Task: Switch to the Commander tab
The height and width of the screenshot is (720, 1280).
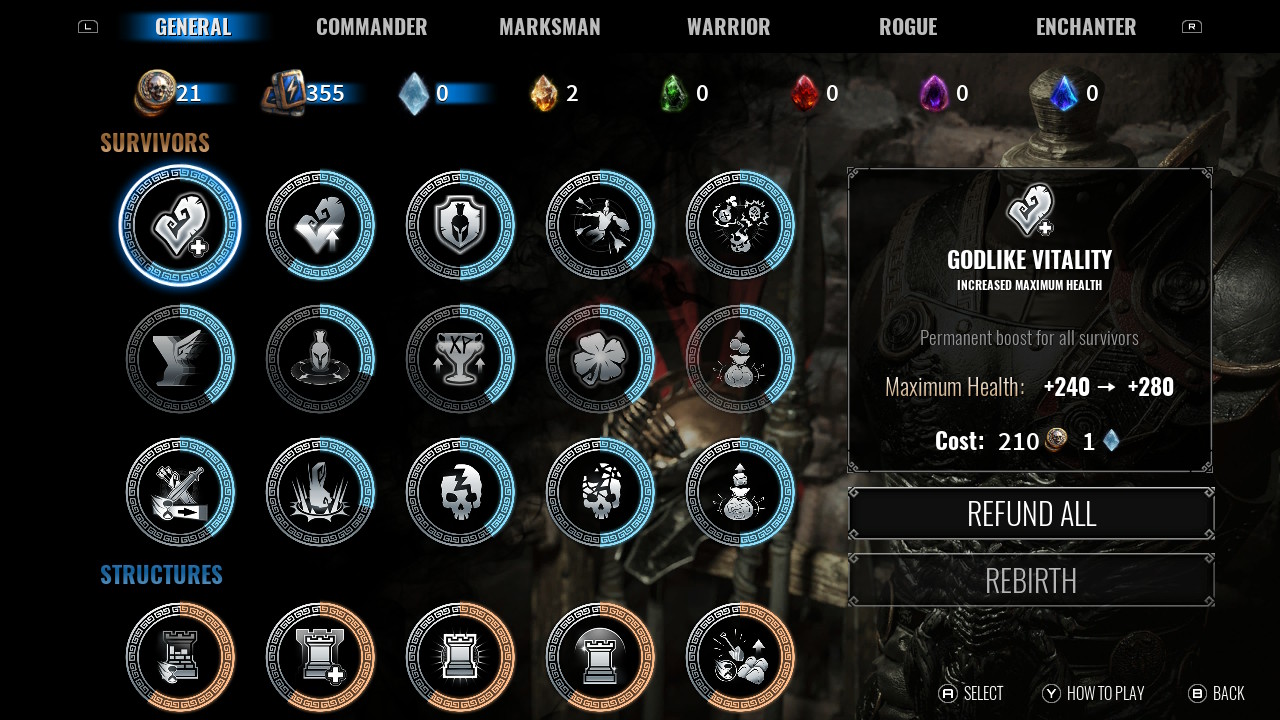Action: pos(371,27)
